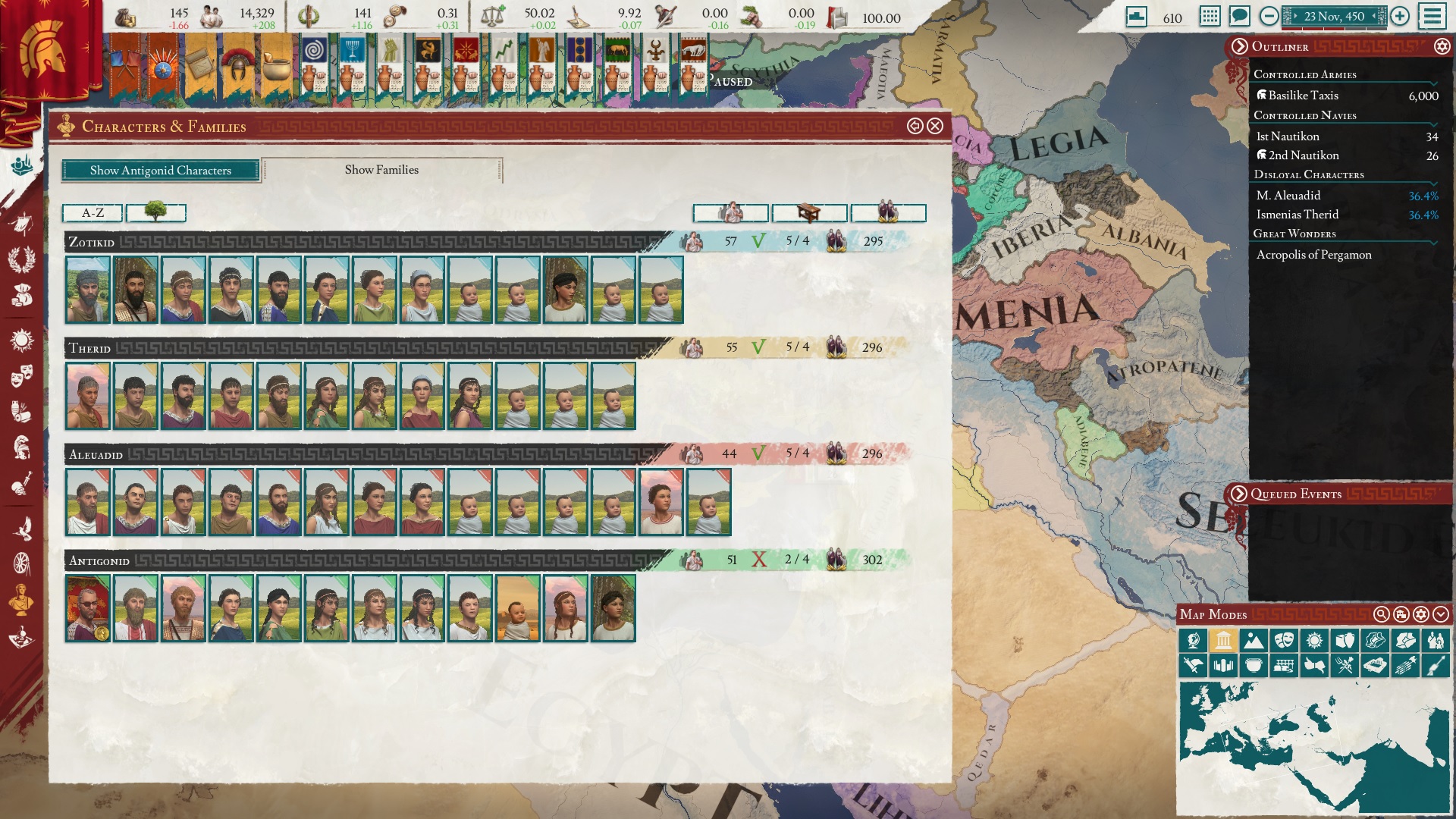Switch to the Show Families tab

[x=381, y=170]
